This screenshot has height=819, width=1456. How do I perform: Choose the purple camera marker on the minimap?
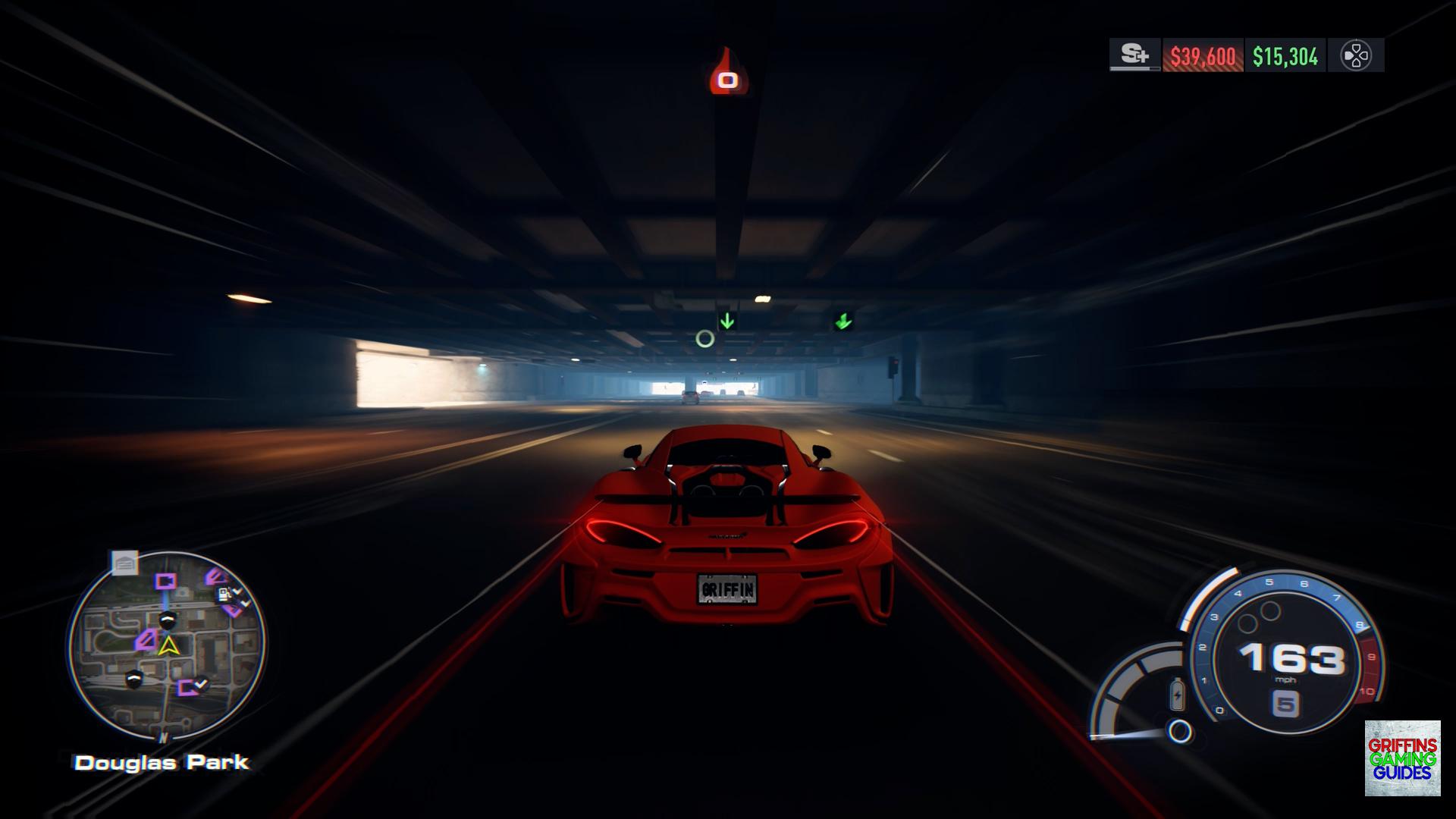click(165, 582)
